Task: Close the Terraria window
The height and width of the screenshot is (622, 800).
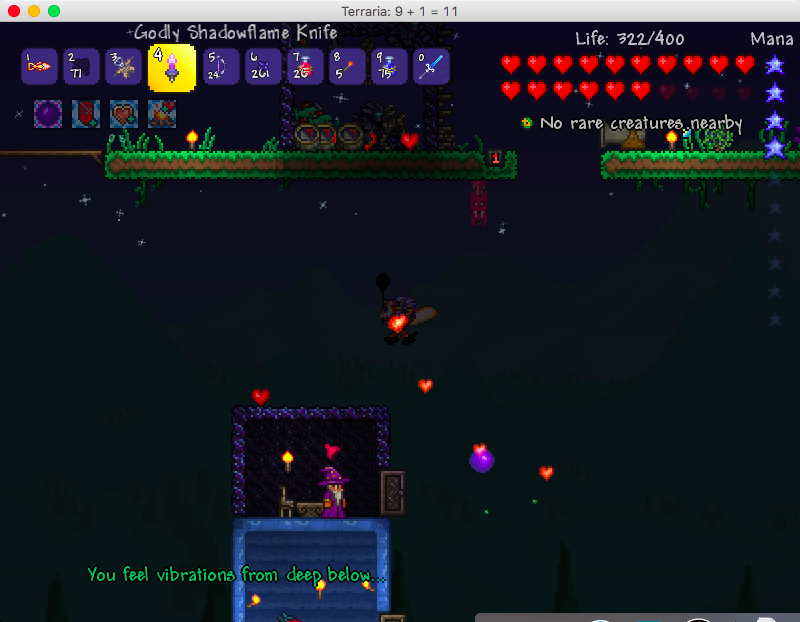Action: (x=14, y=10)
